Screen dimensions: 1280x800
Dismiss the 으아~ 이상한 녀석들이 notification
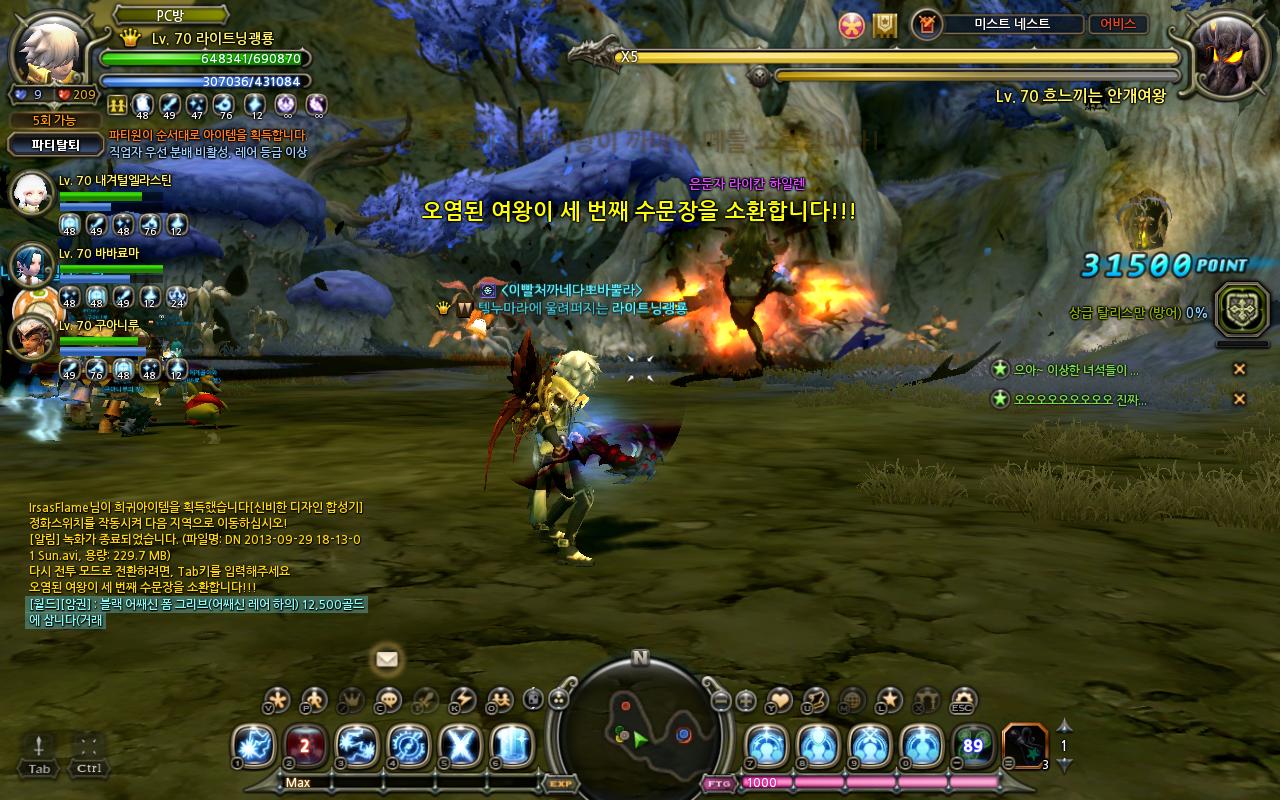[1239, 369]
